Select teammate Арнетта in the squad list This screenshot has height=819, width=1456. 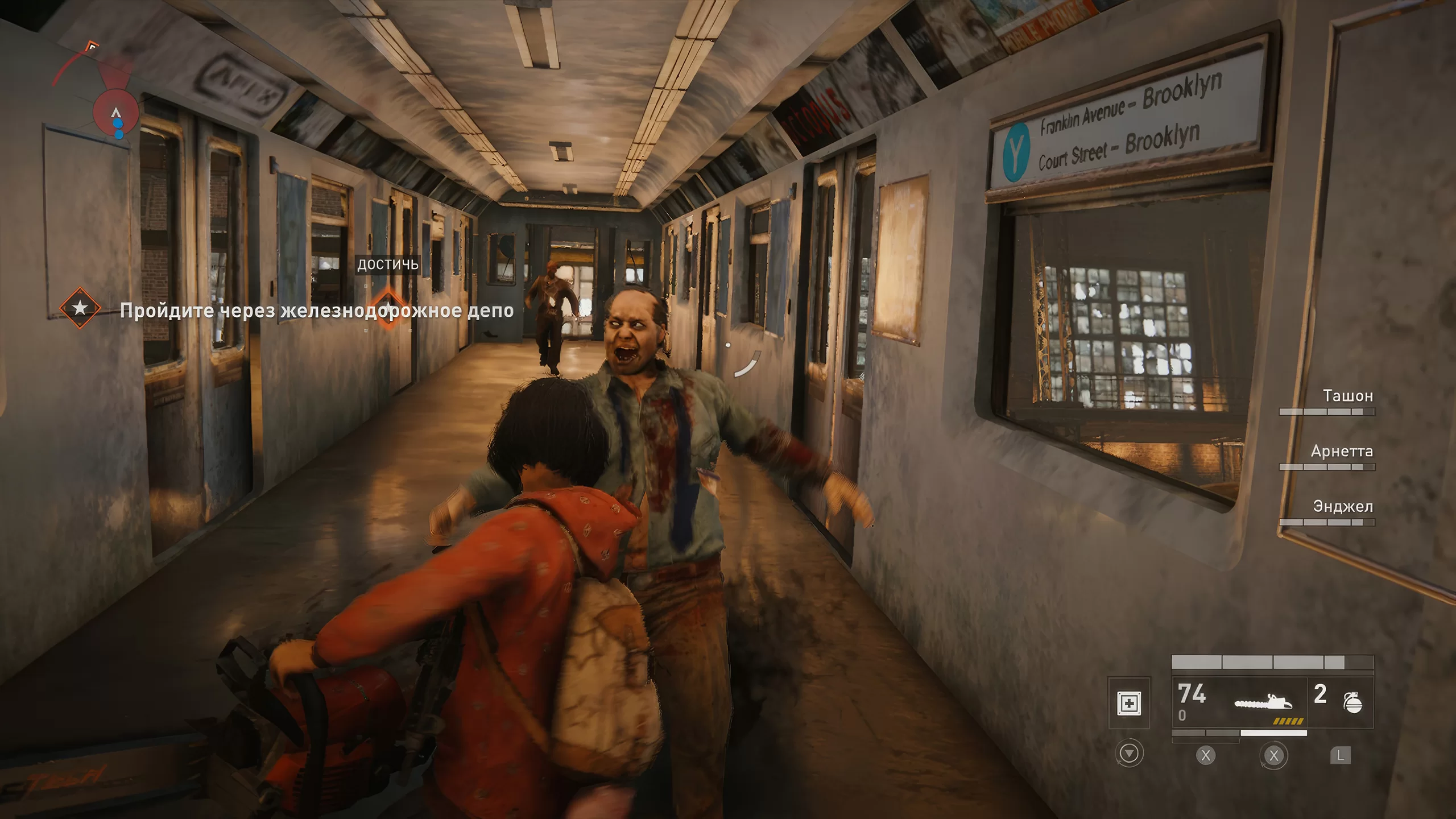[1341, 452]
